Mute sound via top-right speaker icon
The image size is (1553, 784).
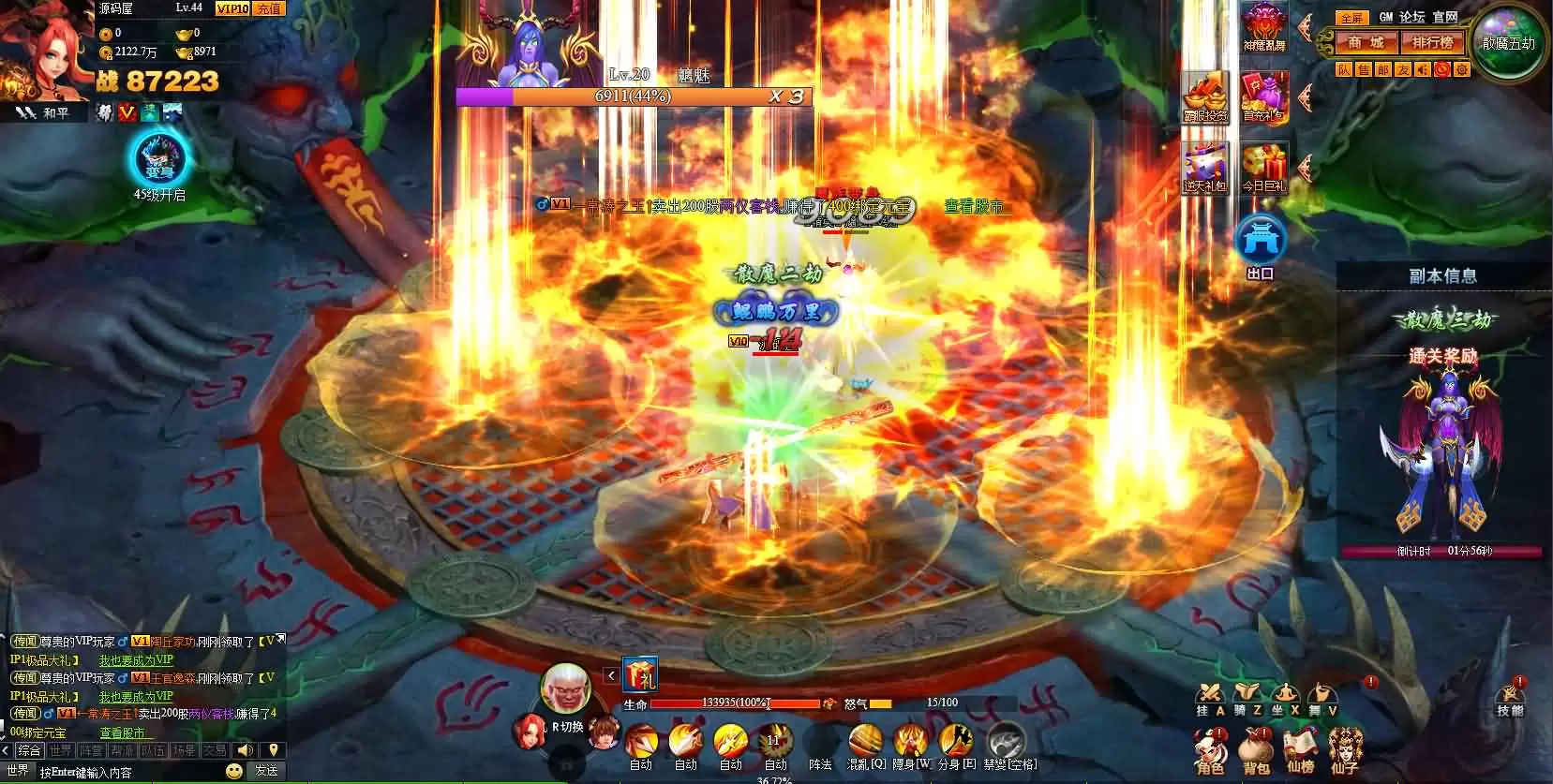pyautogui.click(x=1424, y=69)
